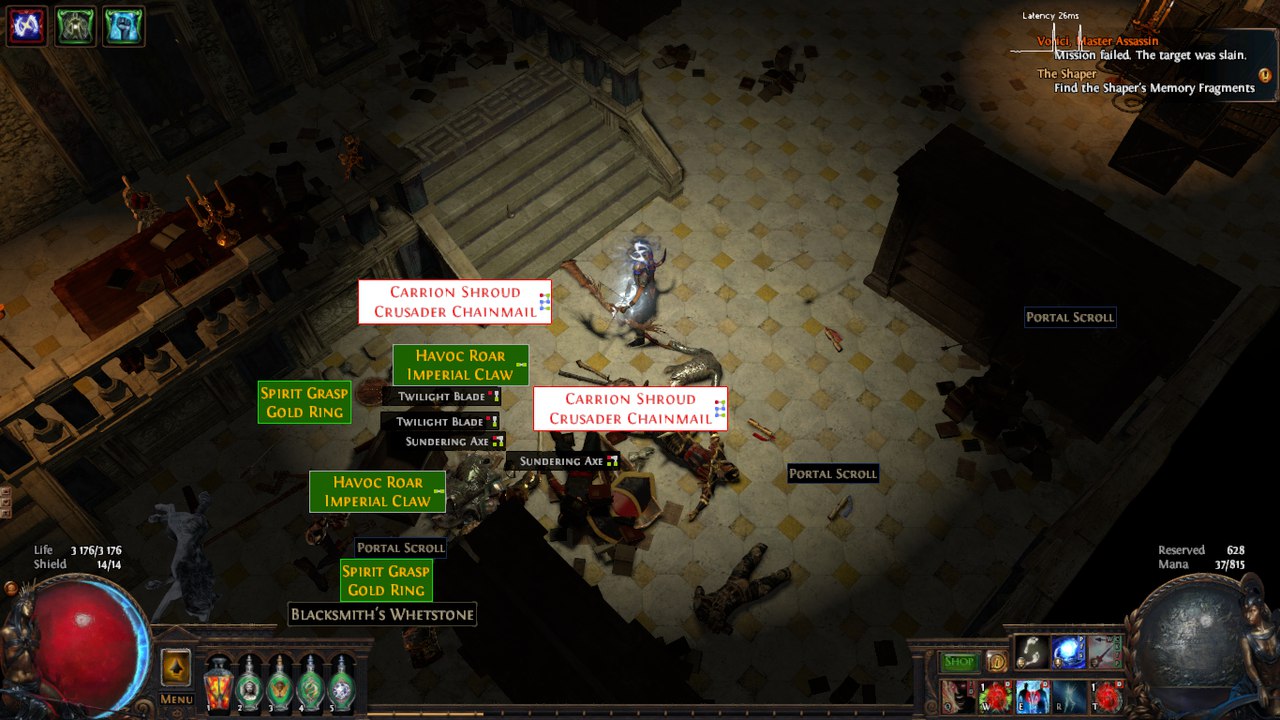Activate the W red orb skill

click(995, 696)
